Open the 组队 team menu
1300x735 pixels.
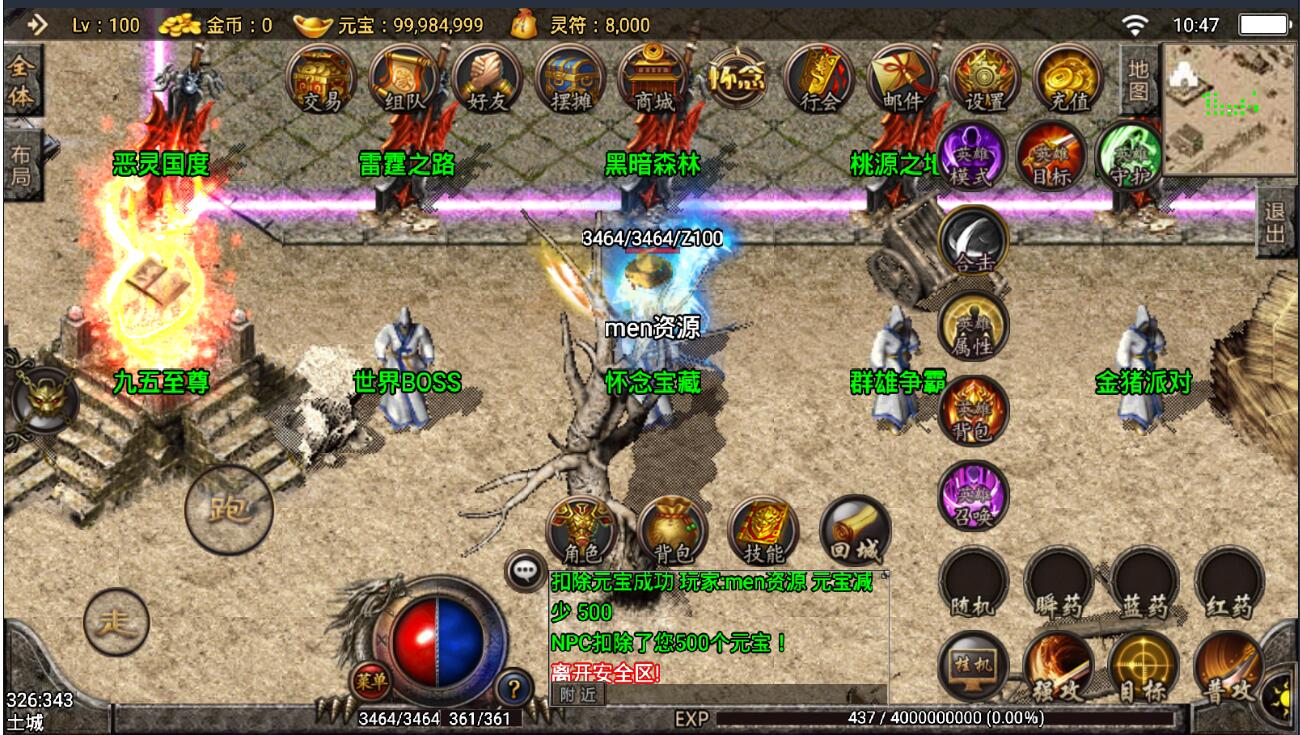click(x=404, y=79)
